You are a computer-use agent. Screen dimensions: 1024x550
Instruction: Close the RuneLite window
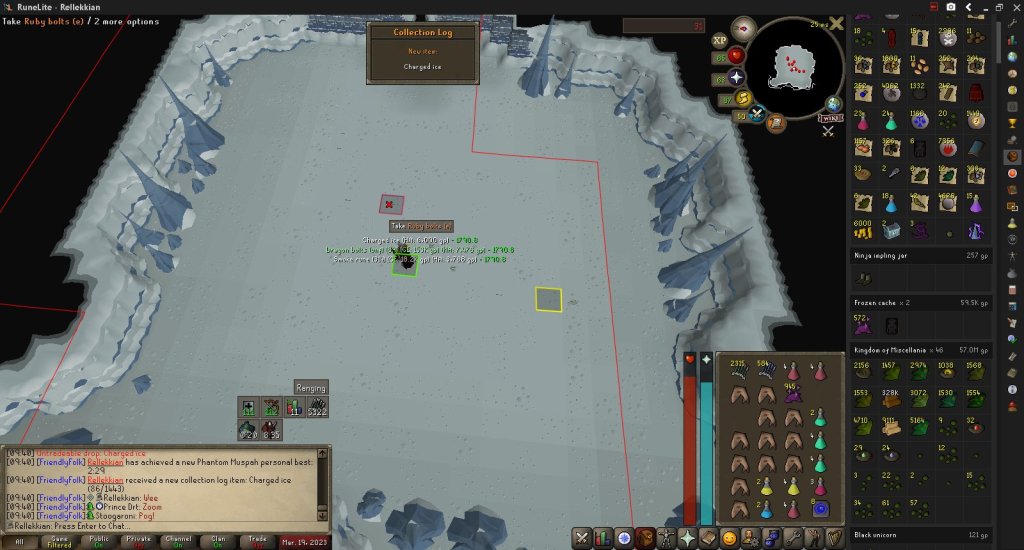1011,7
